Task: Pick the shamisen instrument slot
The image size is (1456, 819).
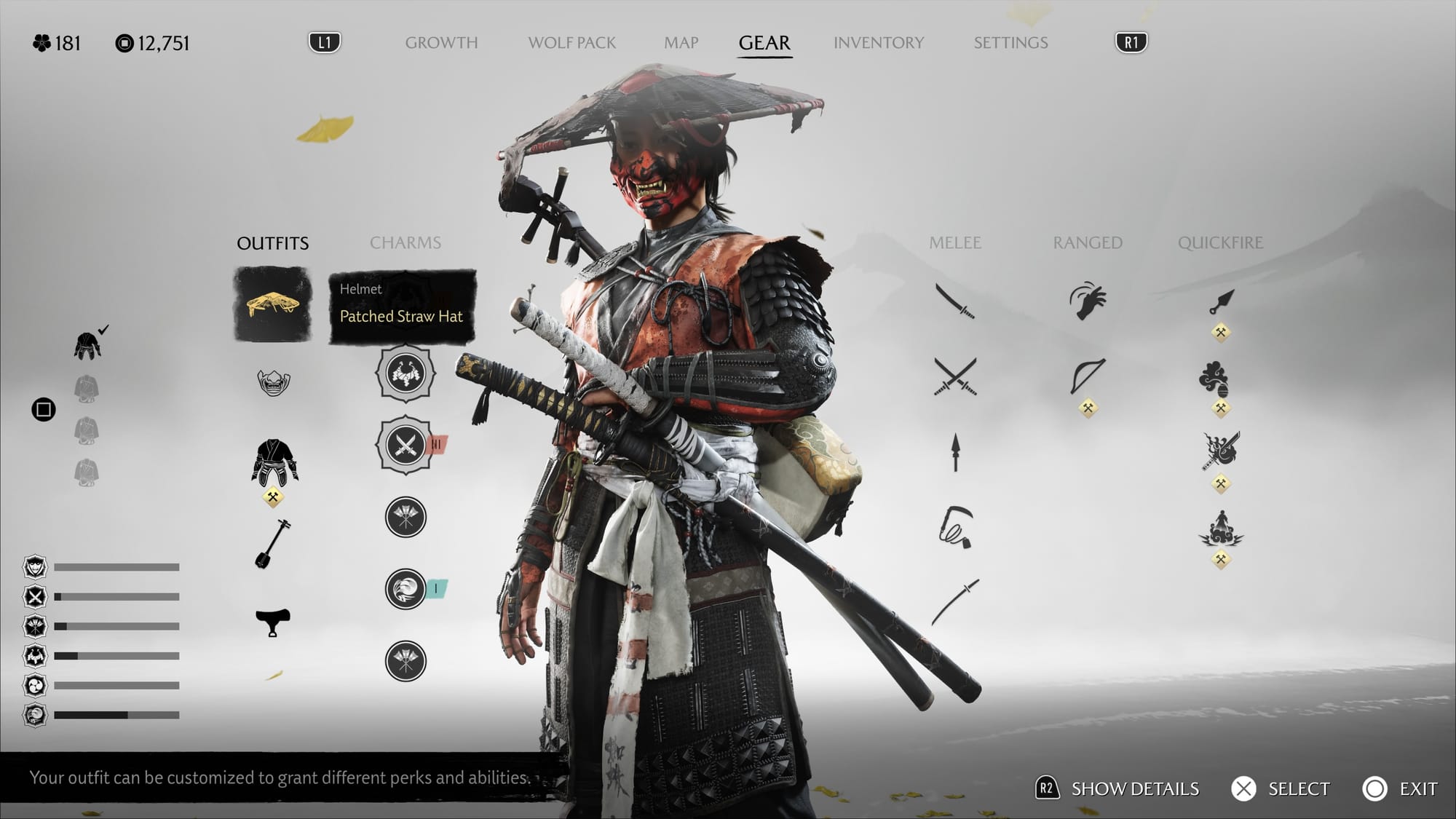Action: pos(273,544)
